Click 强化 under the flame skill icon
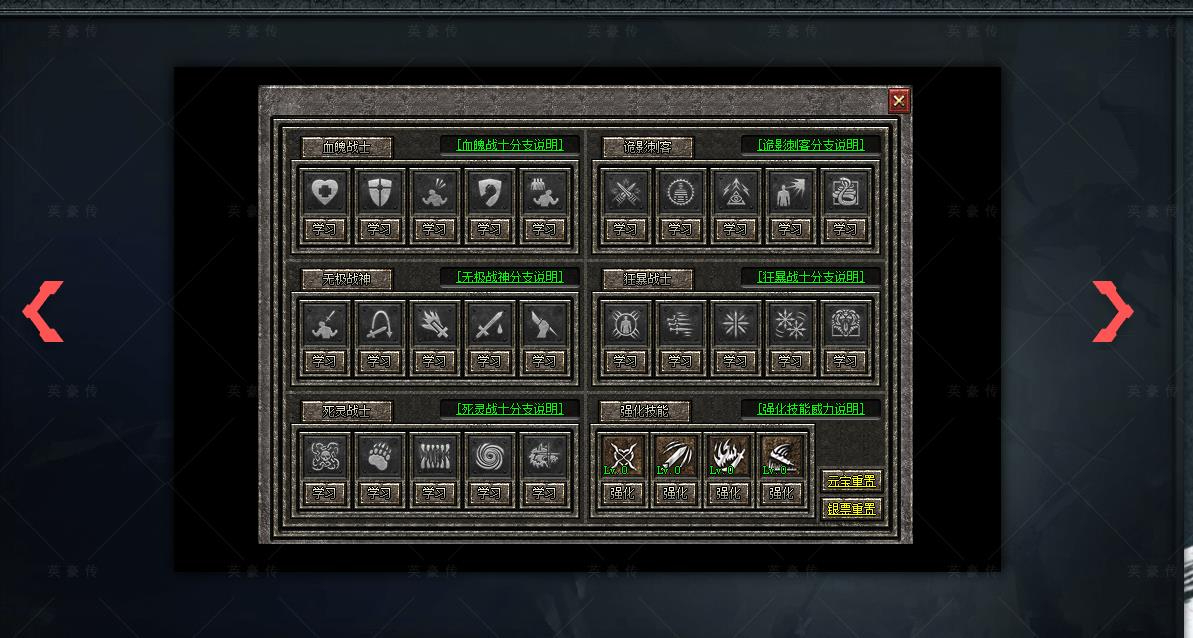Image resolution: width=1193 pixels, height=638 pixels. coord(728,493)
